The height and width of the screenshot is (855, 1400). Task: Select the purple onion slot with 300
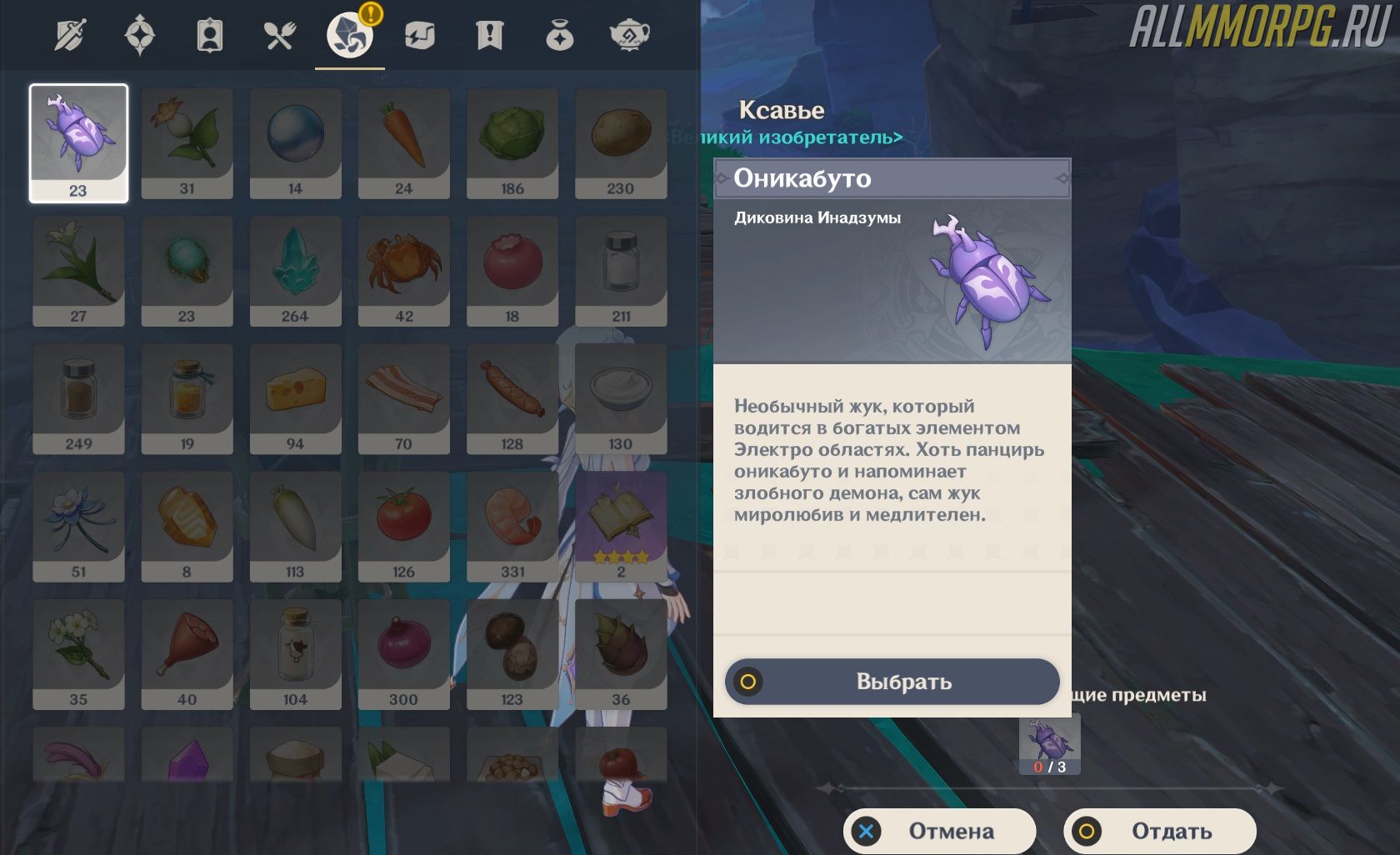[x=403, y=652]
